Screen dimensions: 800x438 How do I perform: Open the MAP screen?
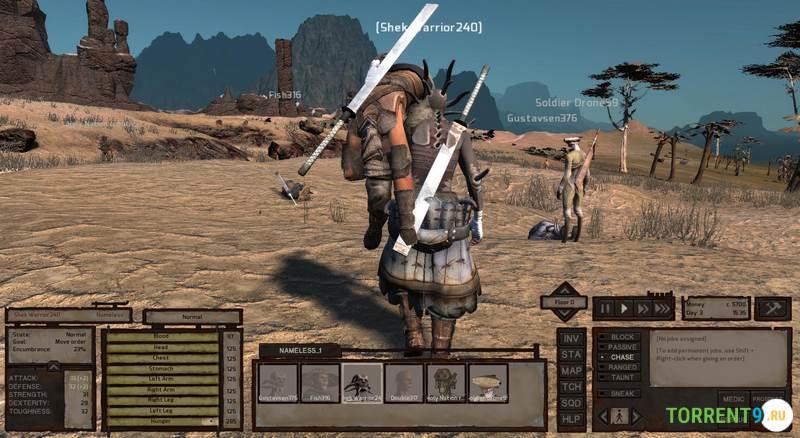(x=571, y=370)
